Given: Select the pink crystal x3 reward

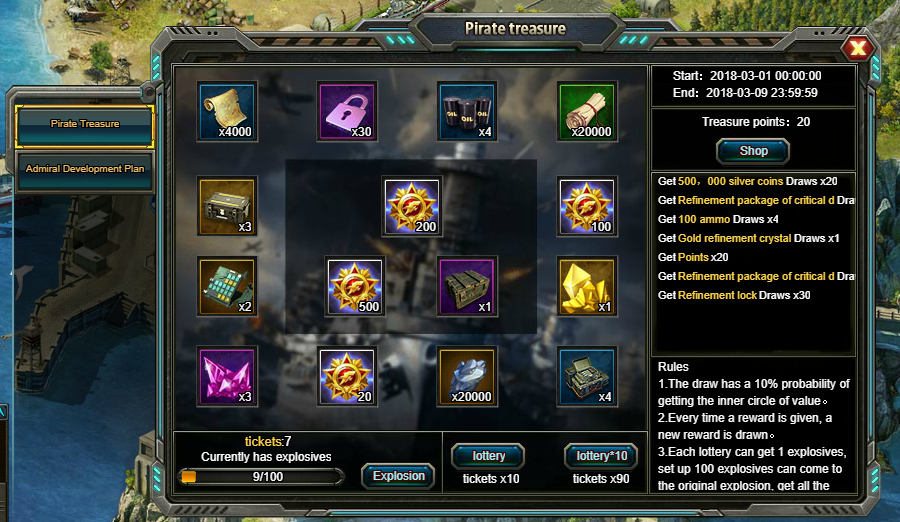Looking at the screenshot, I should [x=228, y=376].
